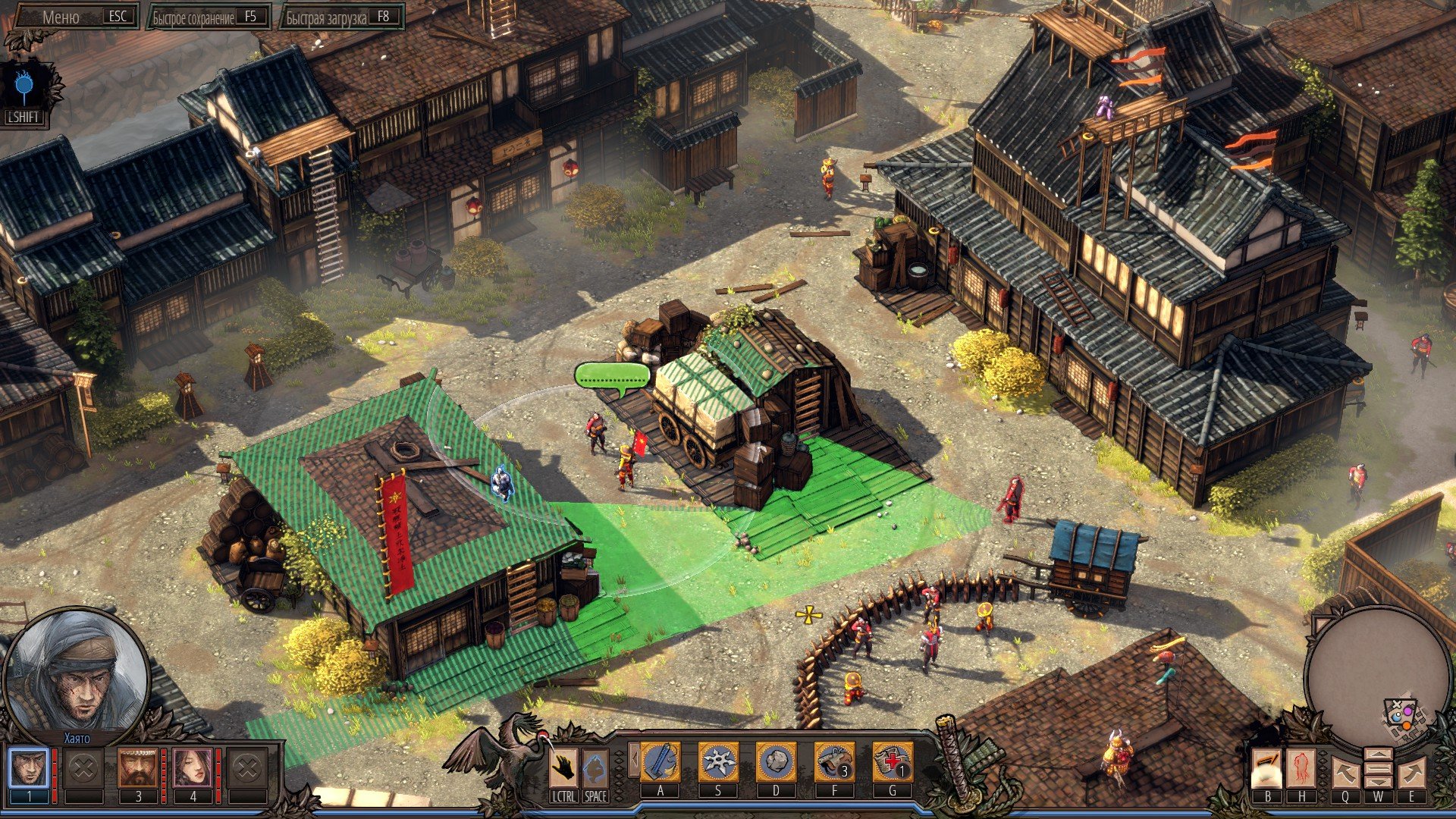
Task: Select the bearded samurai portrait
Action: pos(137,768)
